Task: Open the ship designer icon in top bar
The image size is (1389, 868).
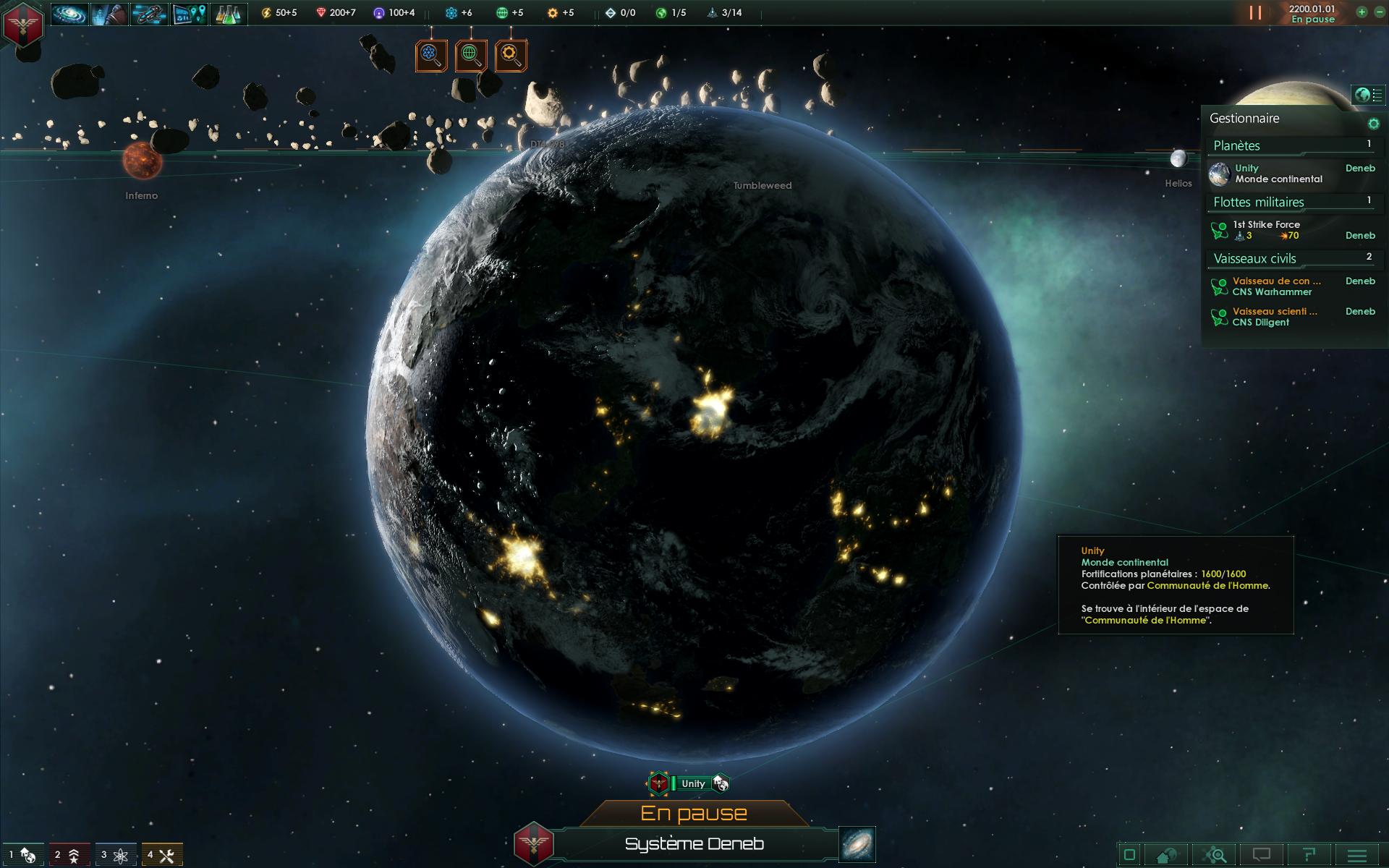Action: (x=149, y=13)
